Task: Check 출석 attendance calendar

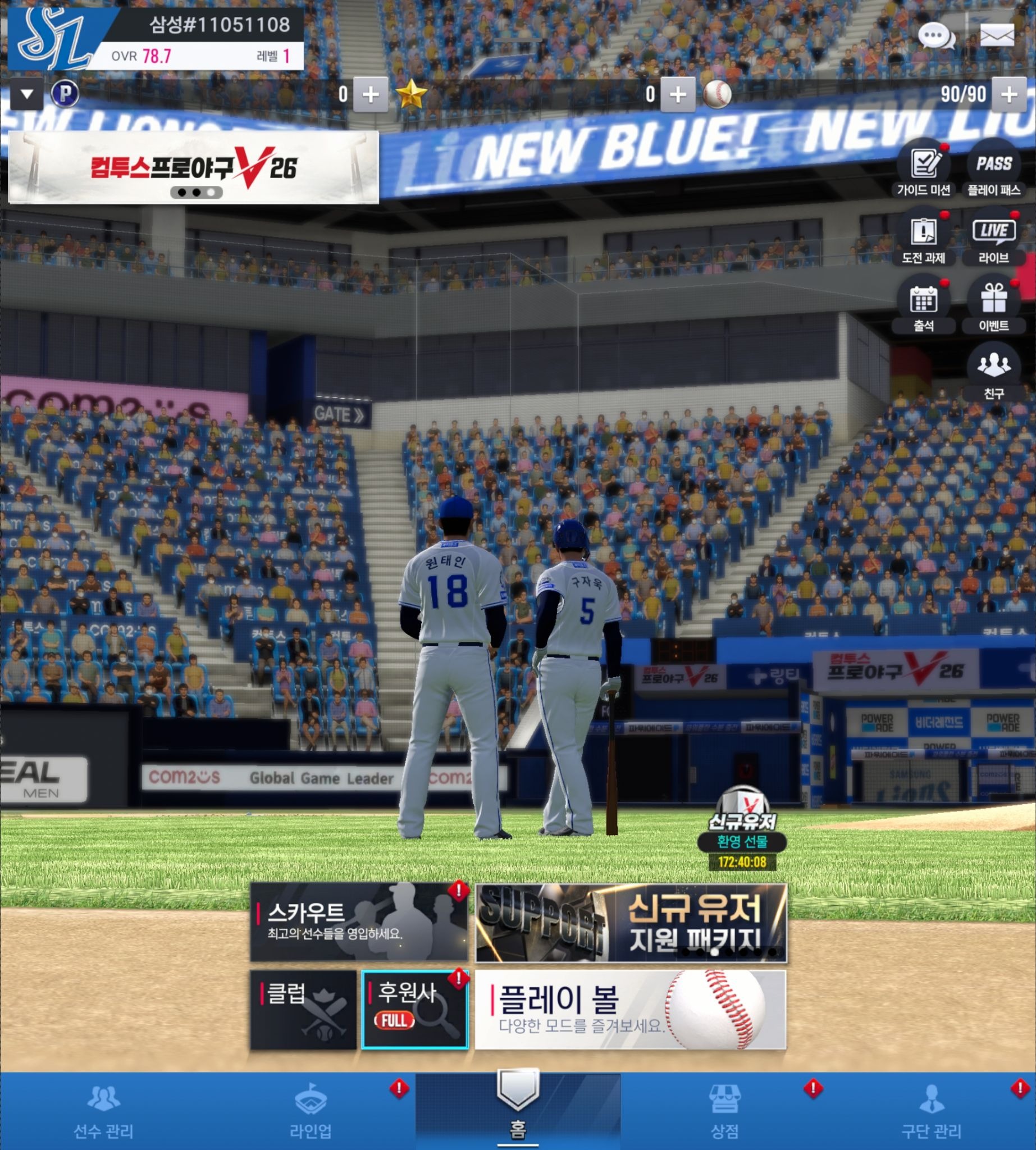Action: 923,304
